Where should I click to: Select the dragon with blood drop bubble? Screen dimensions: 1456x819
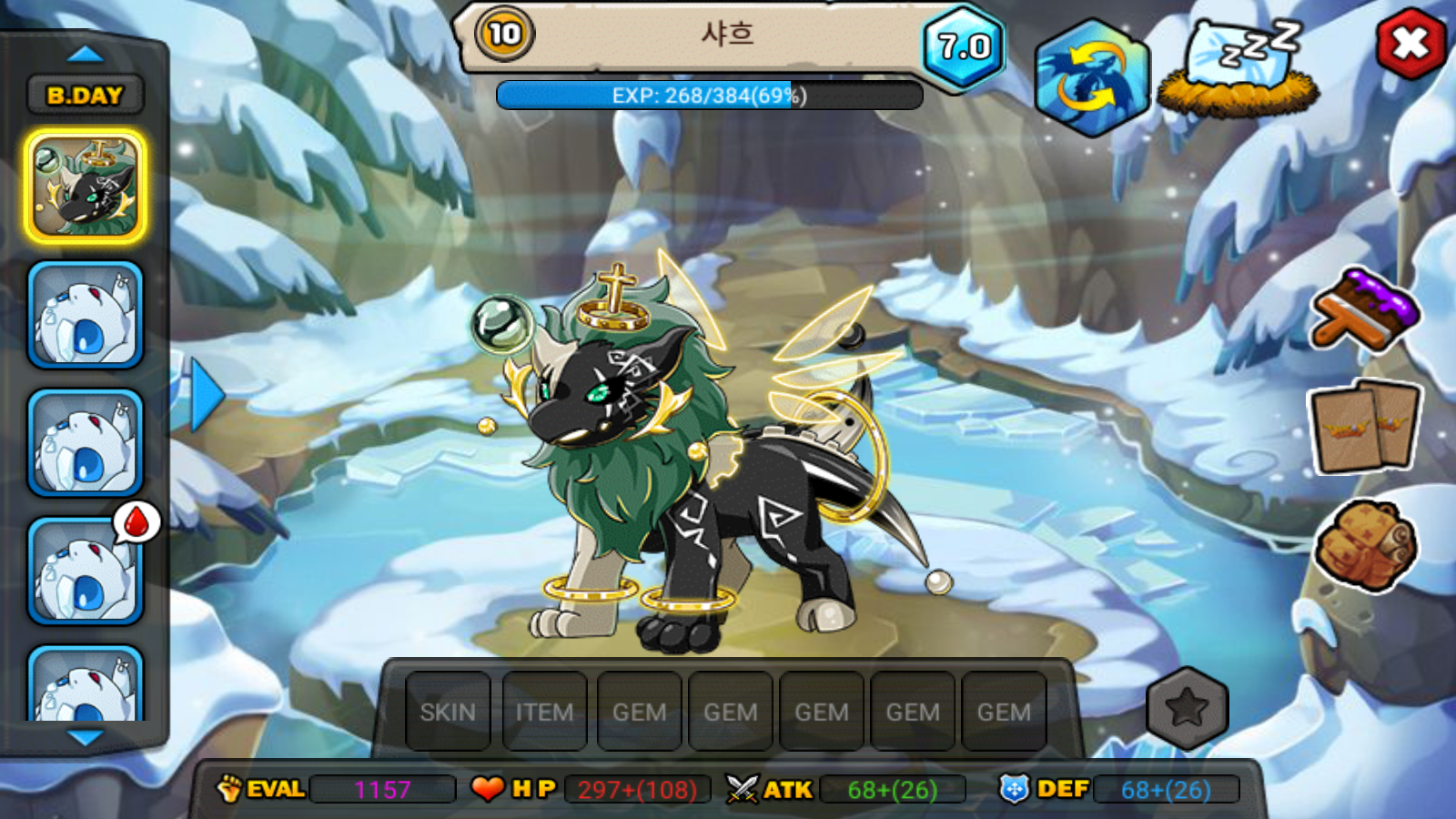pyautogui.click(x=86, y=571)
